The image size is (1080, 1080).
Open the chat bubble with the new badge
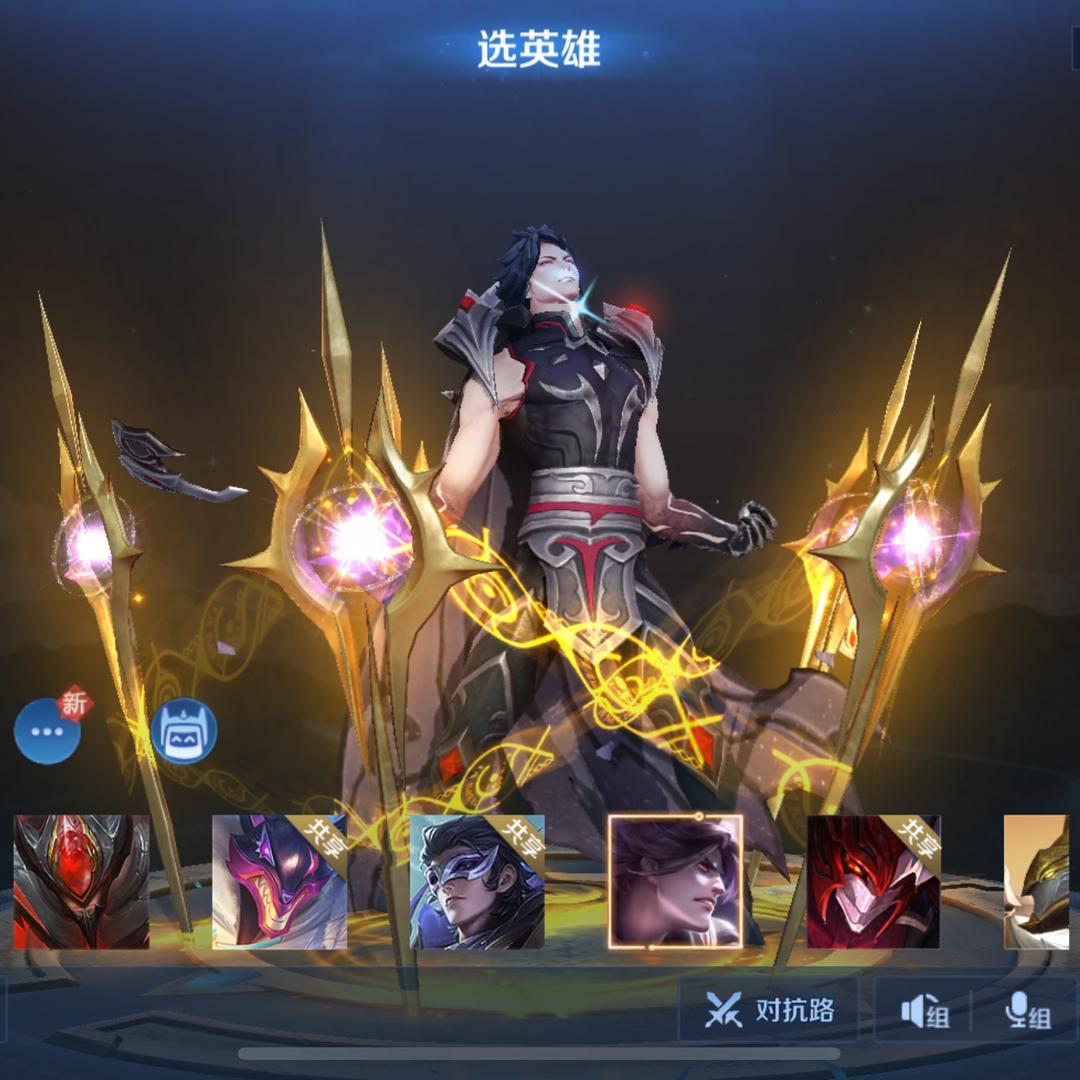coord(48,731)
